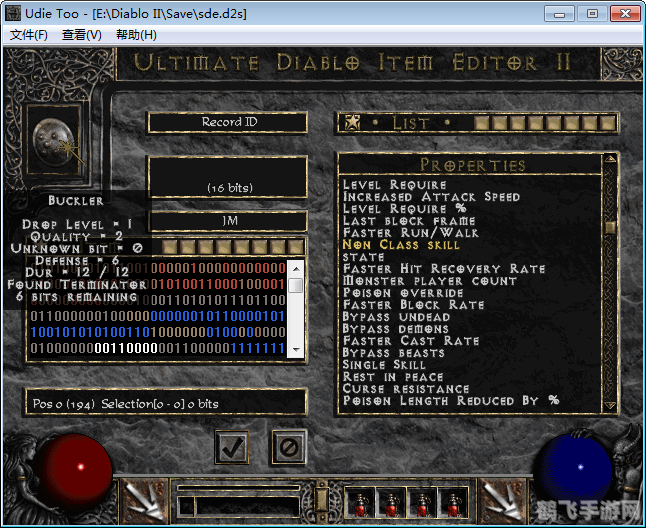The image size is (646, 528).
Task: Choose the Faster Block Rate property
Action: 413,305
